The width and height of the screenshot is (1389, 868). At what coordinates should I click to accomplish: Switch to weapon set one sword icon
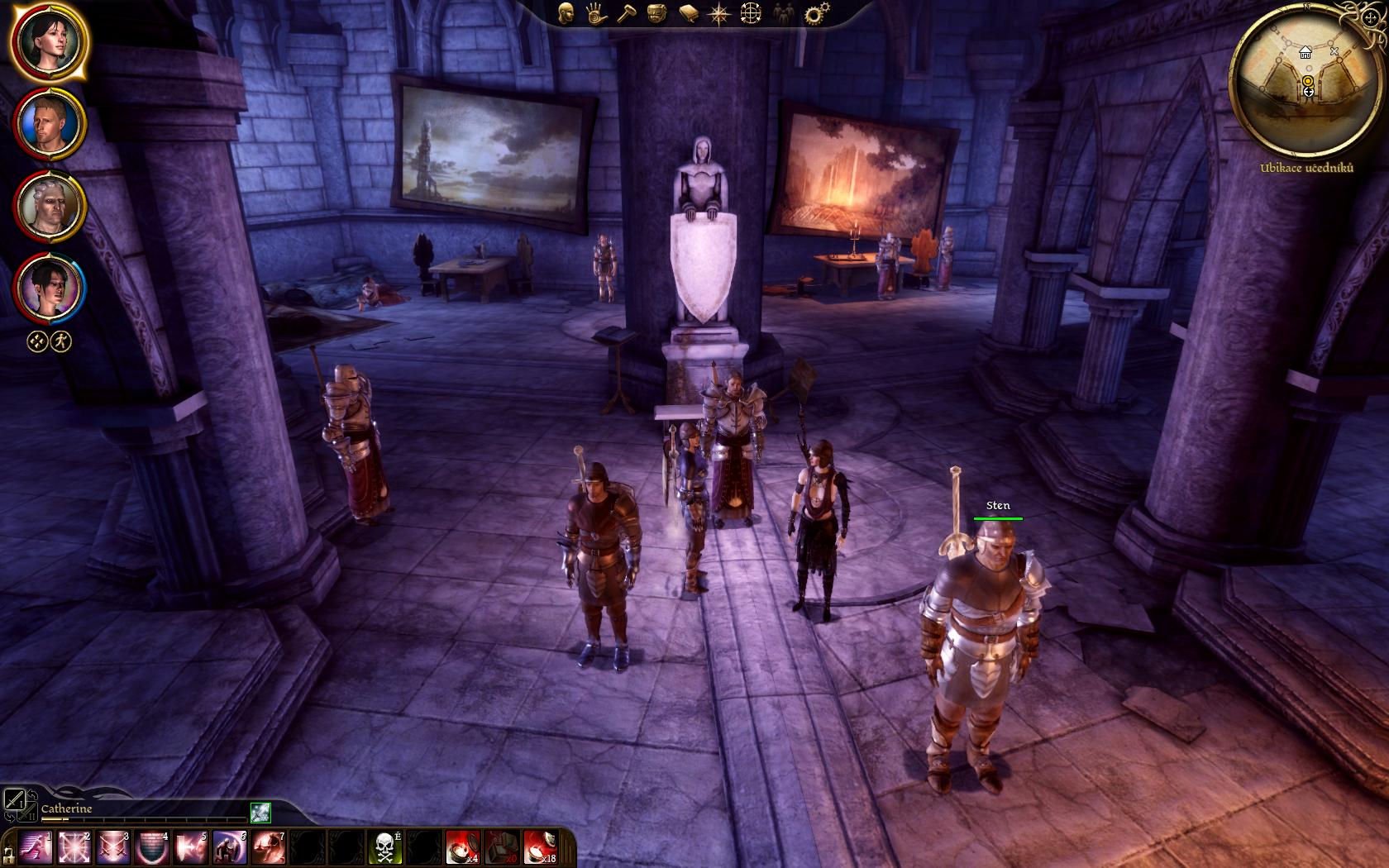[x=14, y=799]
